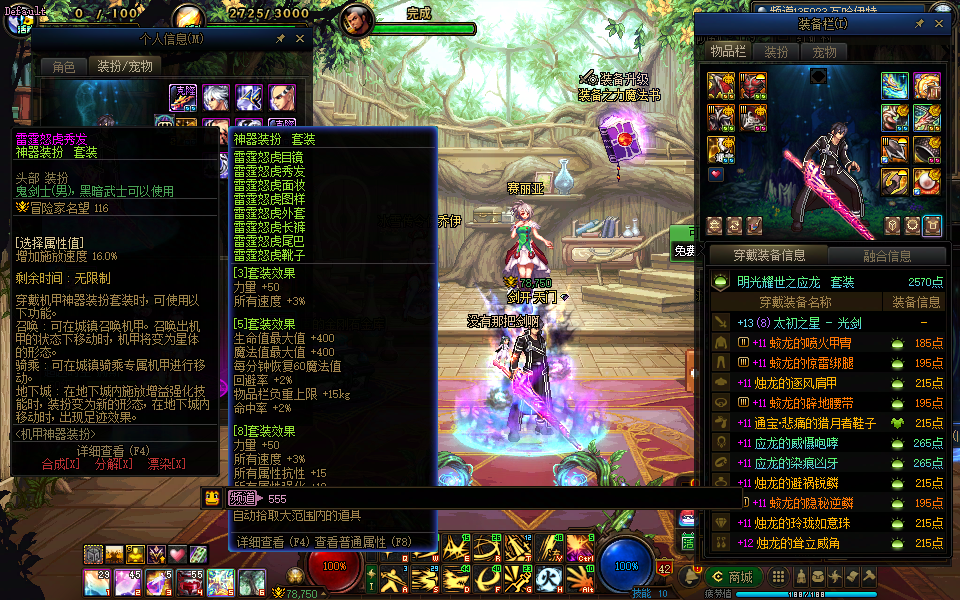
Task: Click the red heart slot under equipment
Action: 716,174
